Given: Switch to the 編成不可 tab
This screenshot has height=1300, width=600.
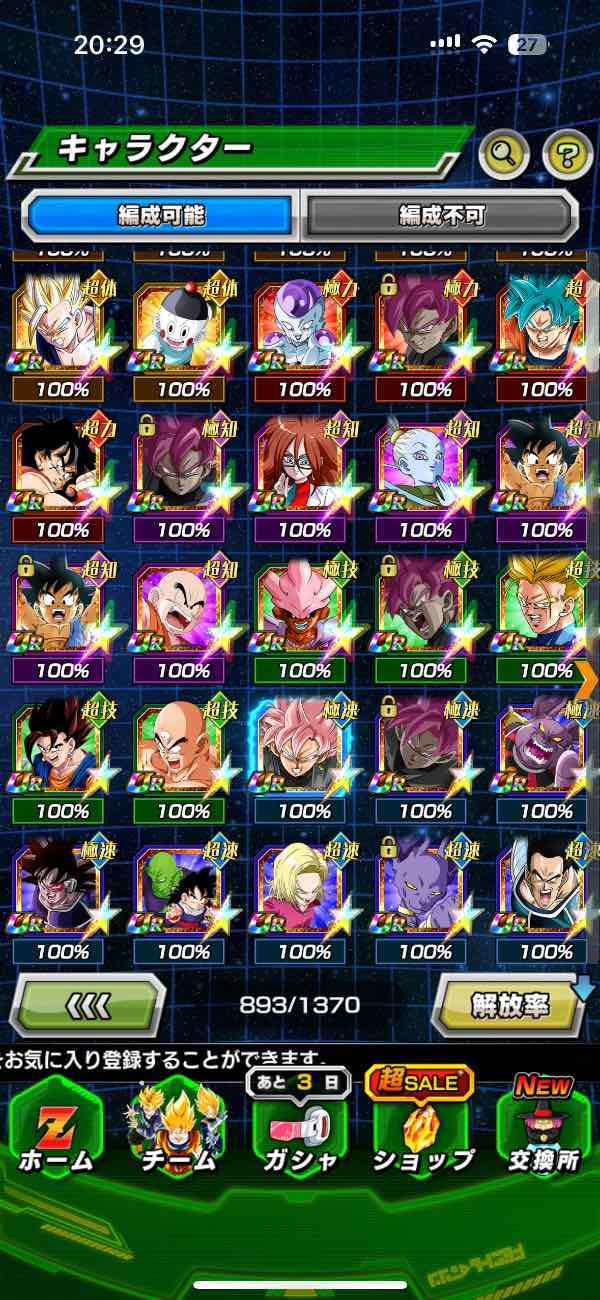Looking at the screenshot, I should pyautogui.click(x=441, y=215).
